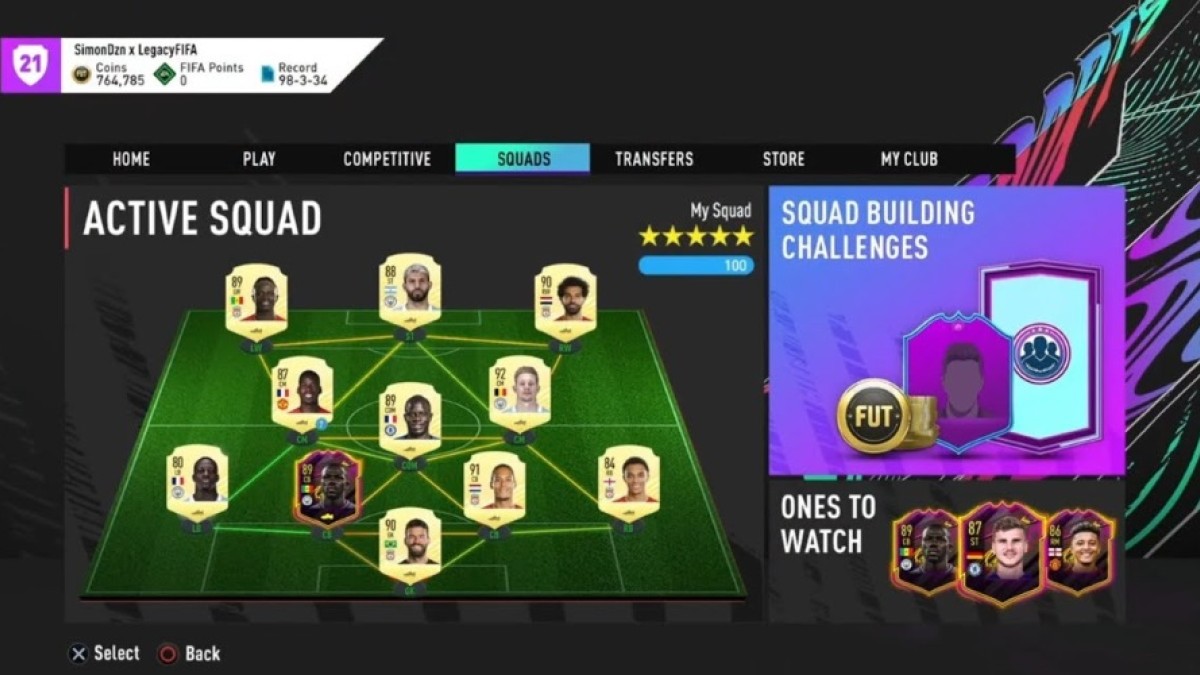Visit the STORE tab

(x=783, y=159)
